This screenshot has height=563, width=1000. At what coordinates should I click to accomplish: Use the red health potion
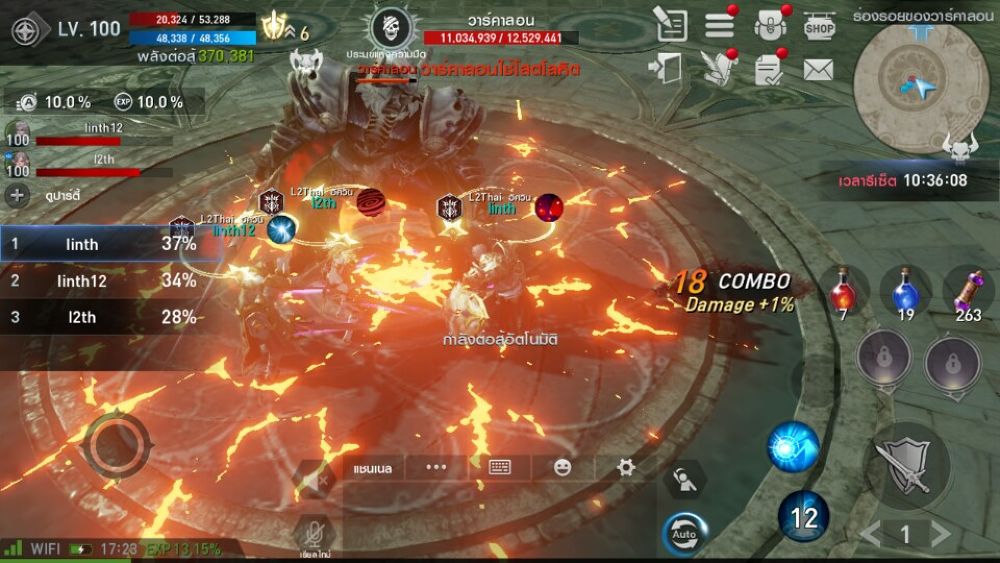point(842,291)
